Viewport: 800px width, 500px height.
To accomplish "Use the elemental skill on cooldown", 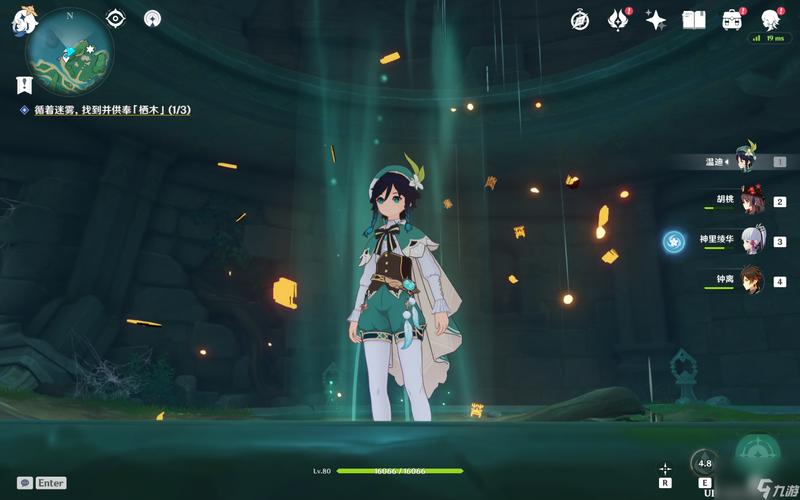I will (705, 464).
